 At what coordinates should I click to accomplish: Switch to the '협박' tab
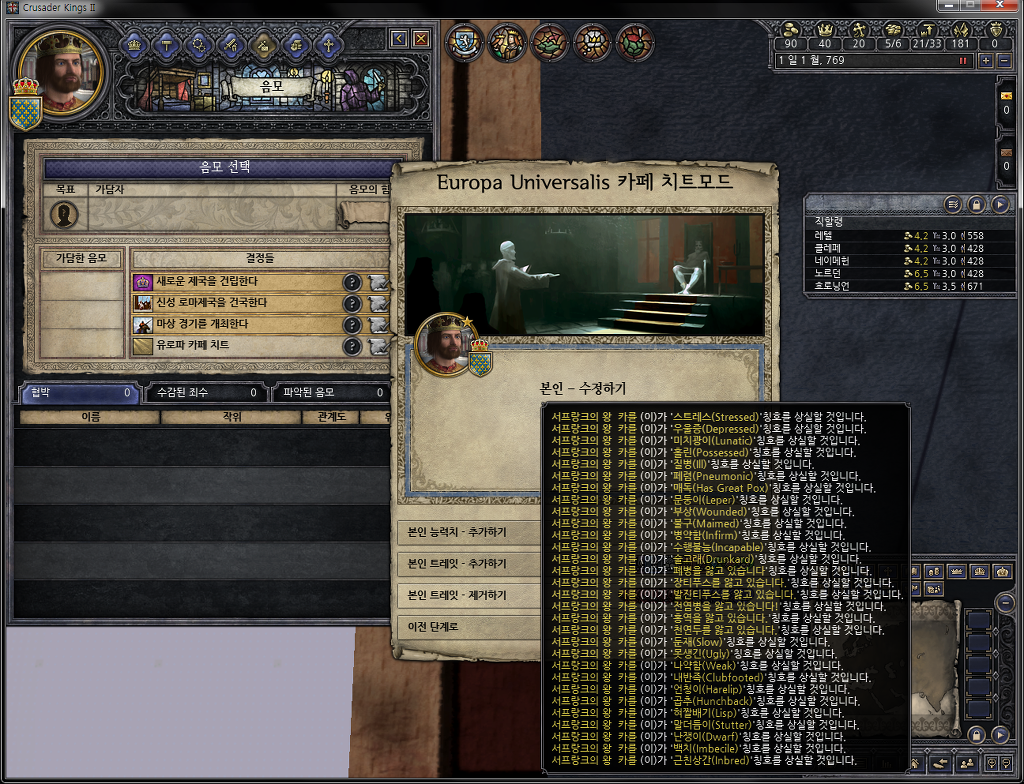point(78,393)
